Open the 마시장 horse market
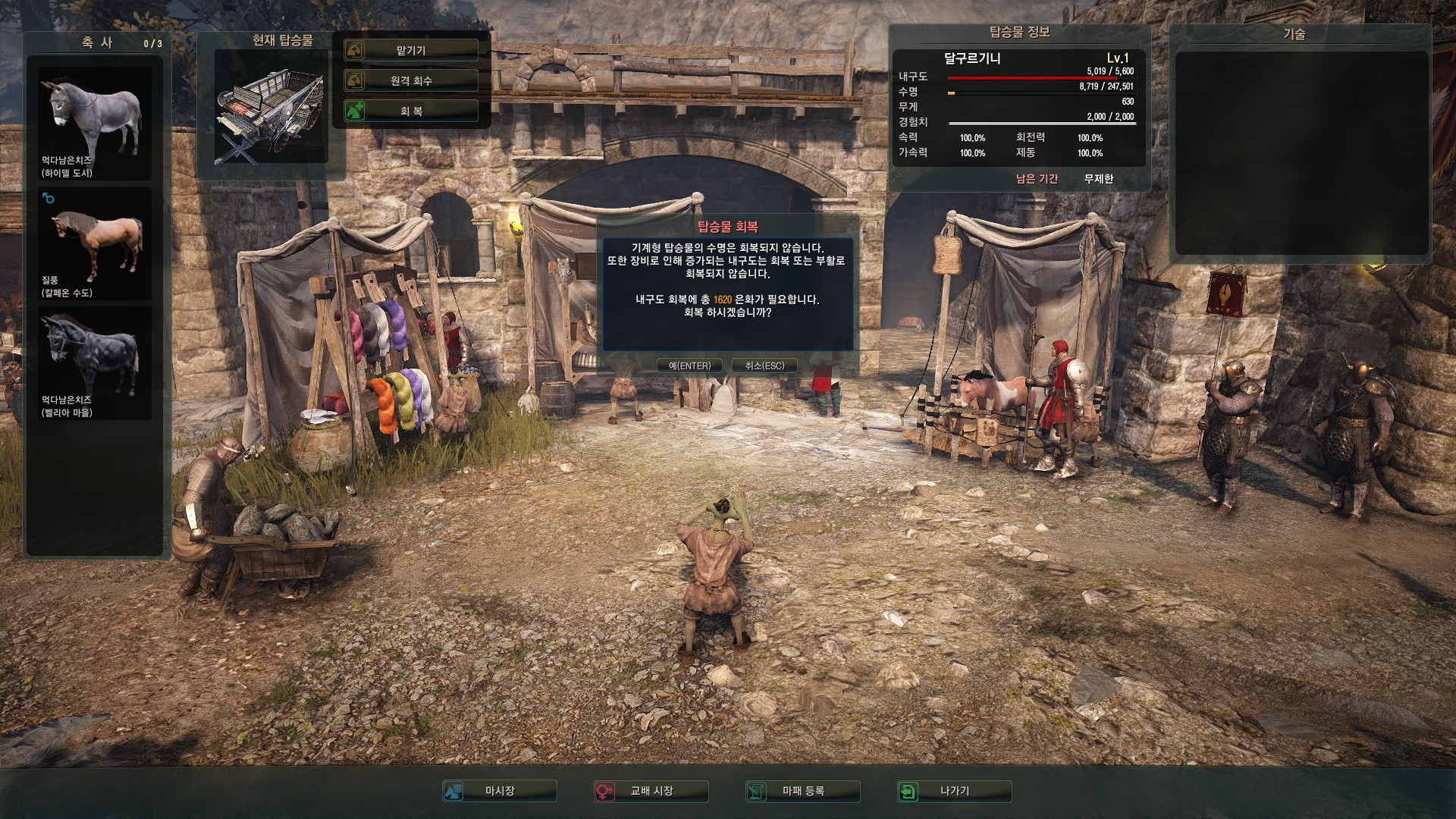1456x819 pixels. 500,791
